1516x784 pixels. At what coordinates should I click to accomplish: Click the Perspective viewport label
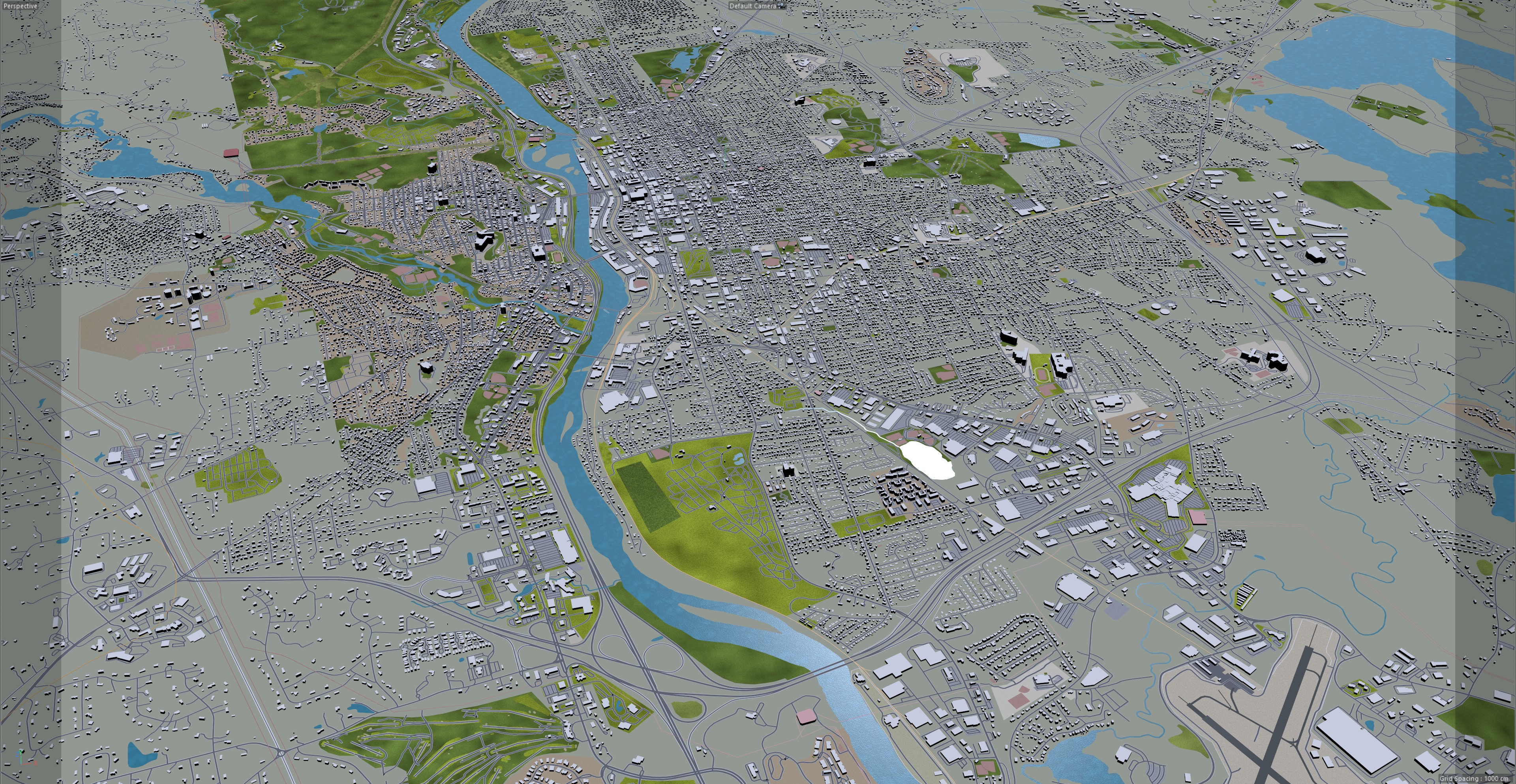pos(20,6)
